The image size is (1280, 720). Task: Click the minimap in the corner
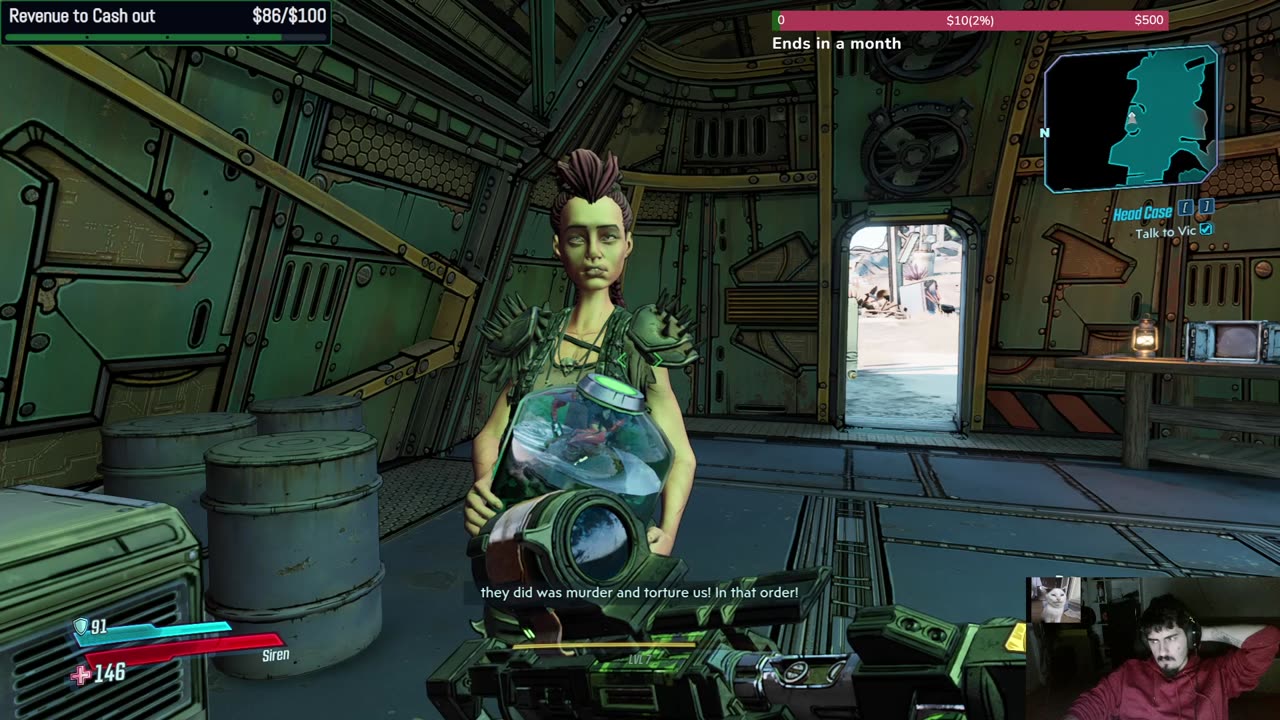coord(1131,118)
